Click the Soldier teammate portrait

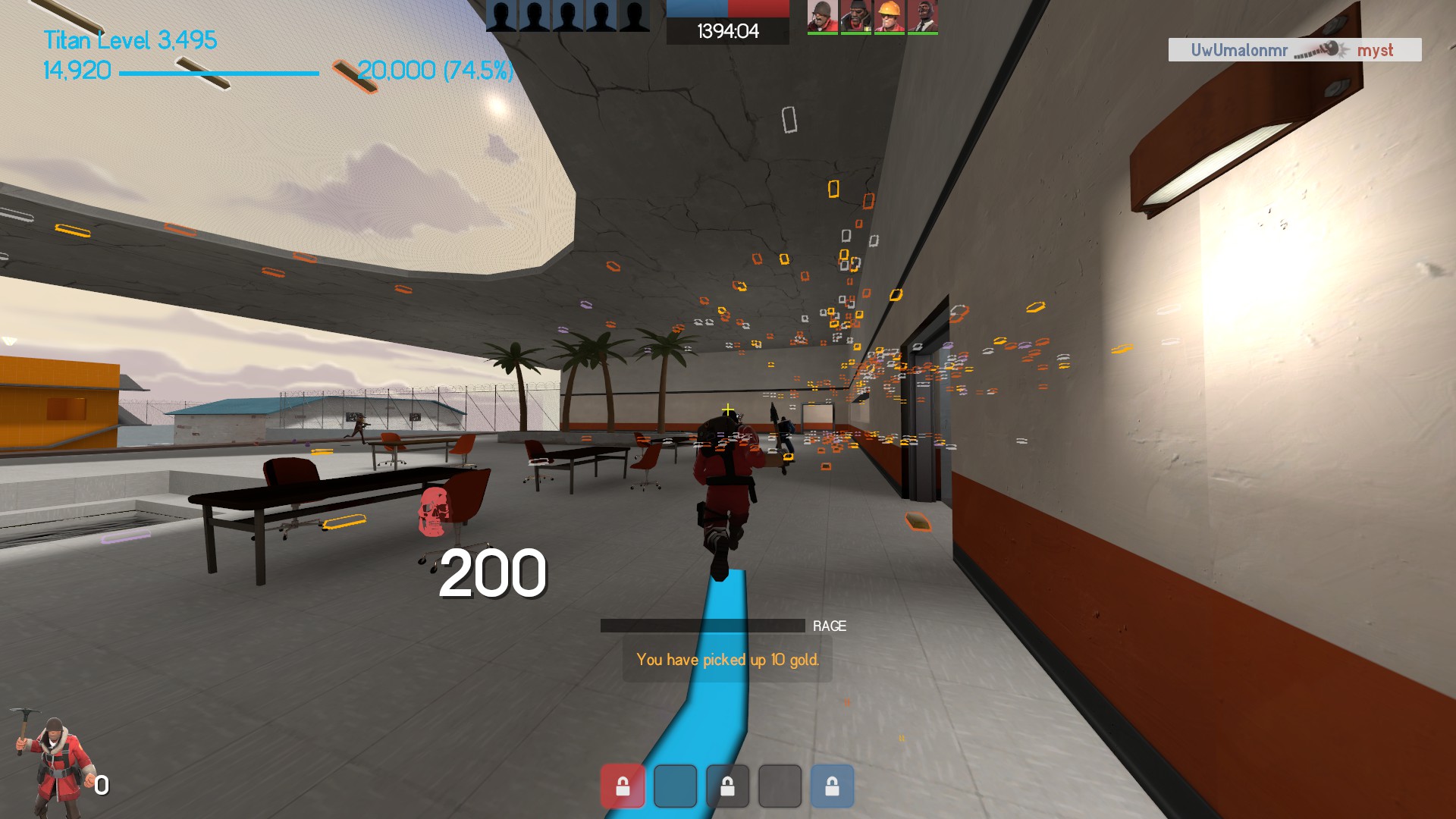[822, 16]
